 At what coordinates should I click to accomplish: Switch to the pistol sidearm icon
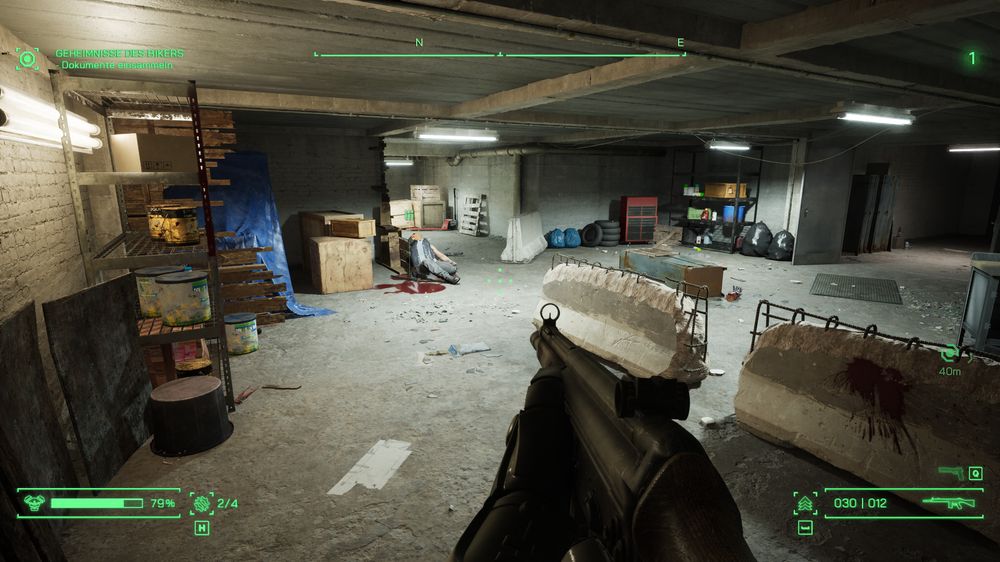coord(951,472)
